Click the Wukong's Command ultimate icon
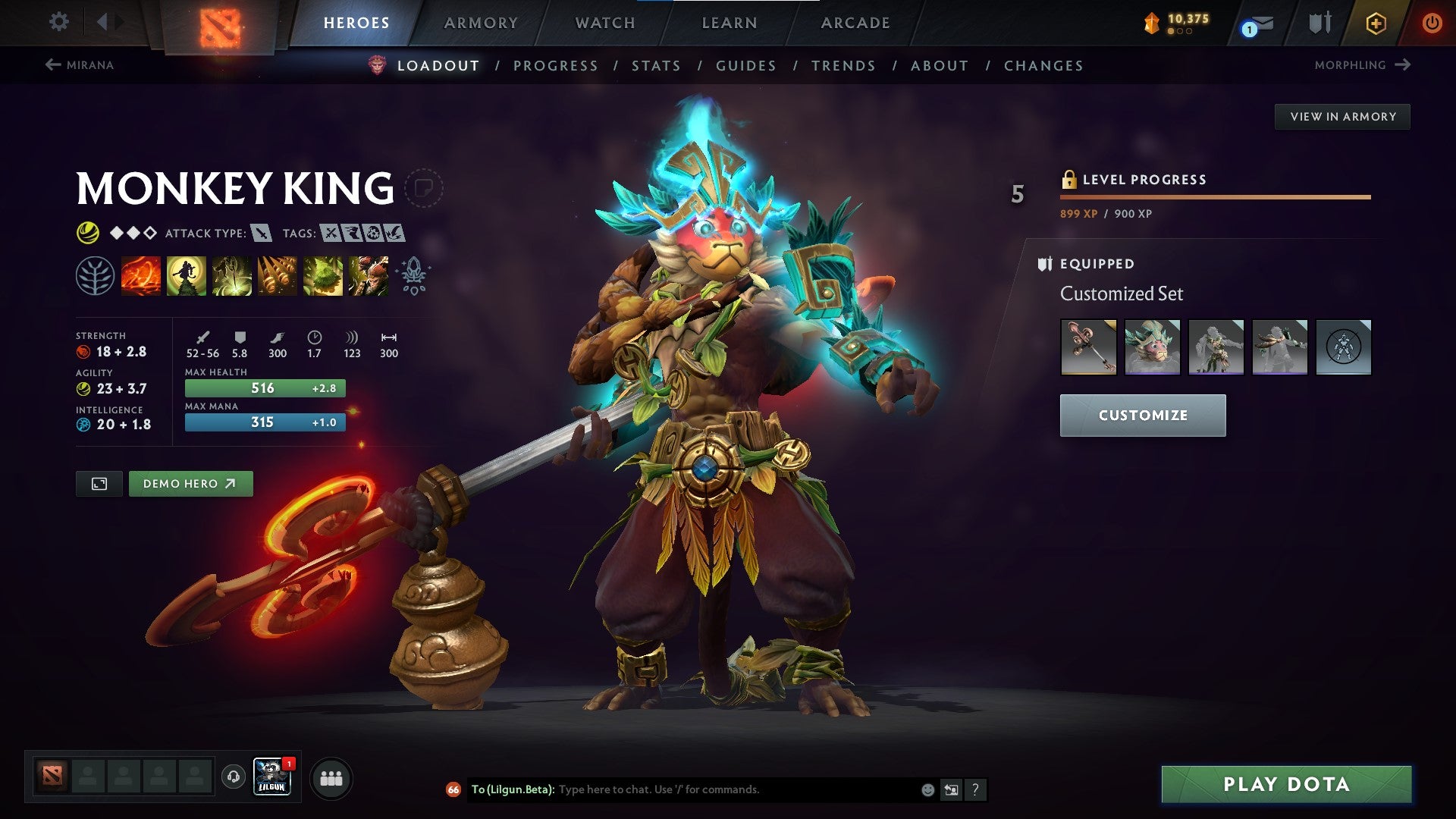Image resolution: width=1456 pixels, height=819 pixels. pos(369,275)
